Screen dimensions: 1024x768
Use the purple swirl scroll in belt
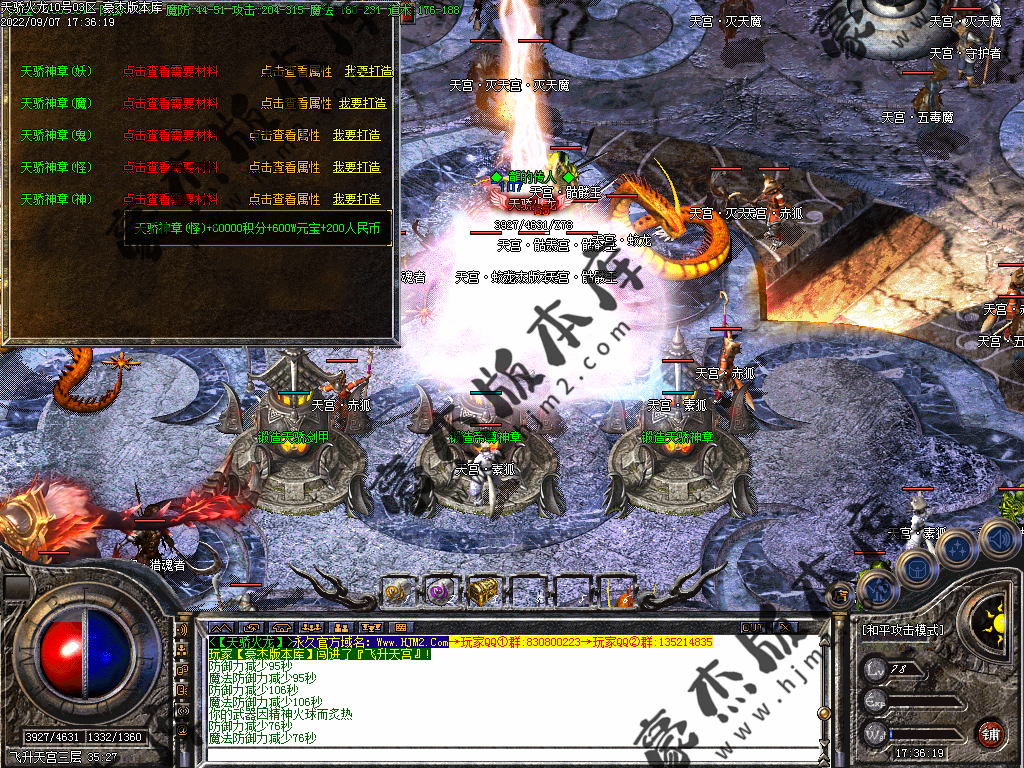click(439, 591)
